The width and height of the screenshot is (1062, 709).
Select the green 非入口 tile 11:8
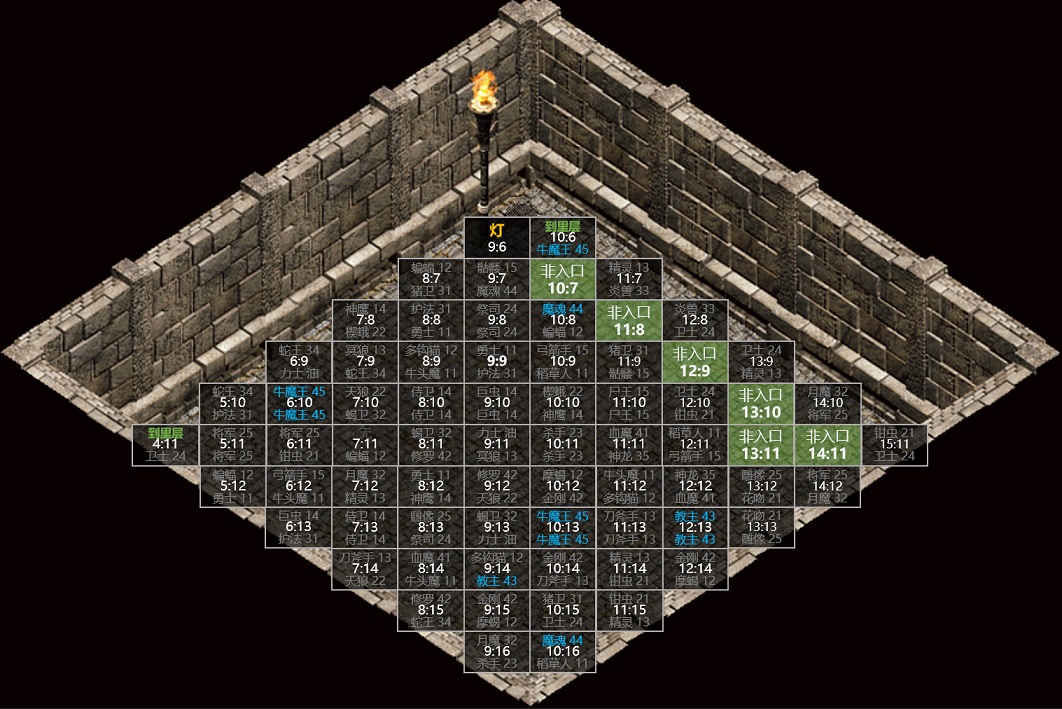[x=629, y=320]
